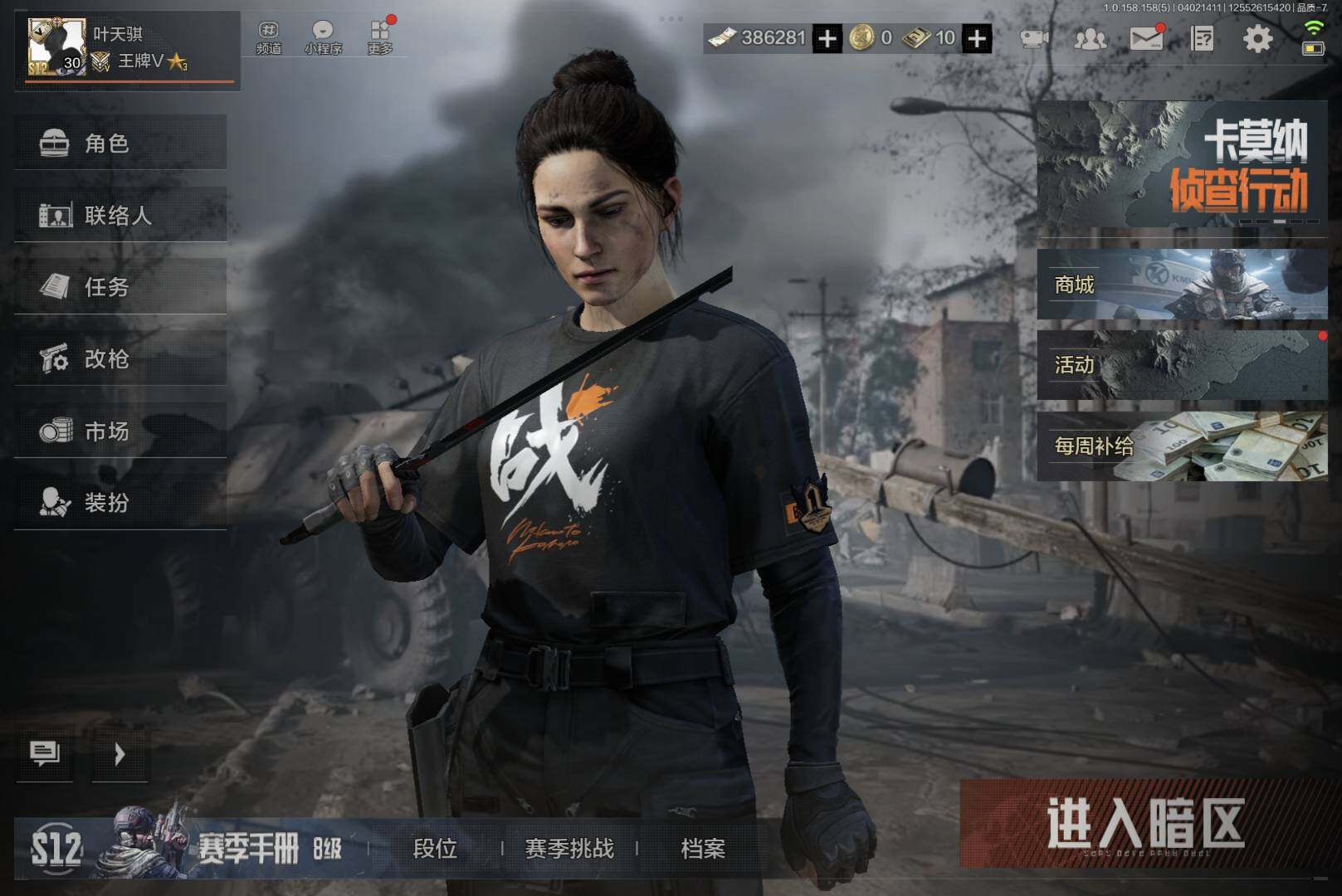Switch to the 段位 rank tab
The height and width of the screenshot is (896, 1342).
click(435, 848)
